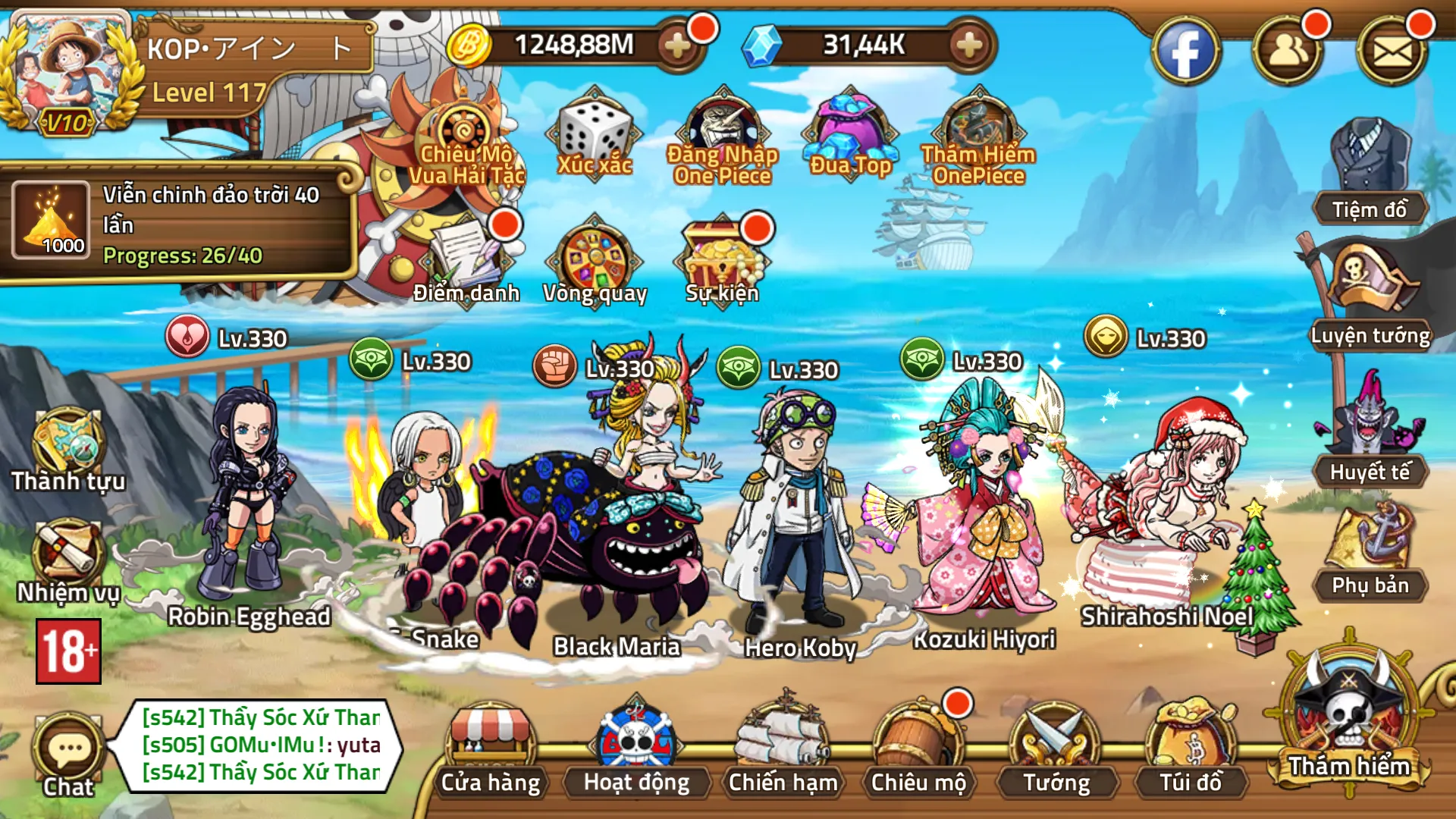Image resolution: width=1456 pixels, height=819 pixels.
Task: Add more blue gems with plus button
Action: [x=969, y=45]
